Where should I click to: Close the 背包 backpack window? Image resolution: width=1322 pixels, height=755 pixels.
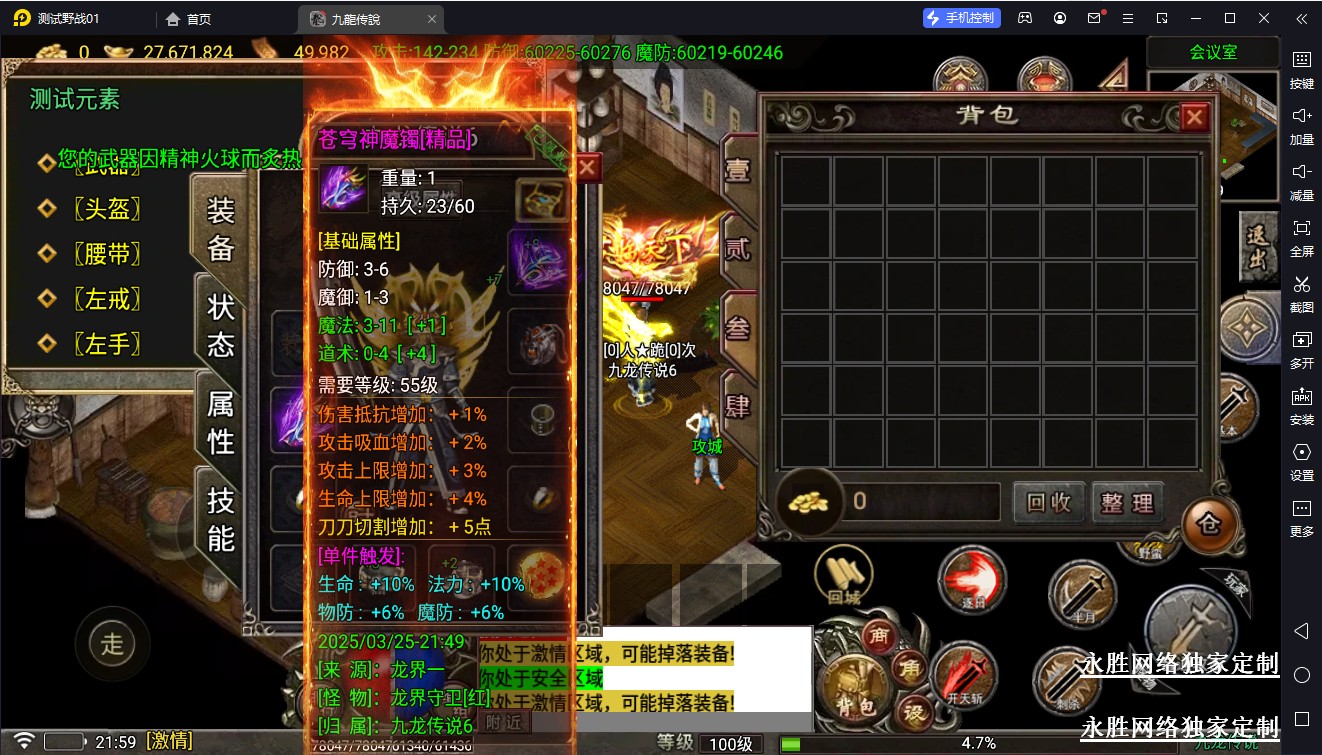(1194, 118)
